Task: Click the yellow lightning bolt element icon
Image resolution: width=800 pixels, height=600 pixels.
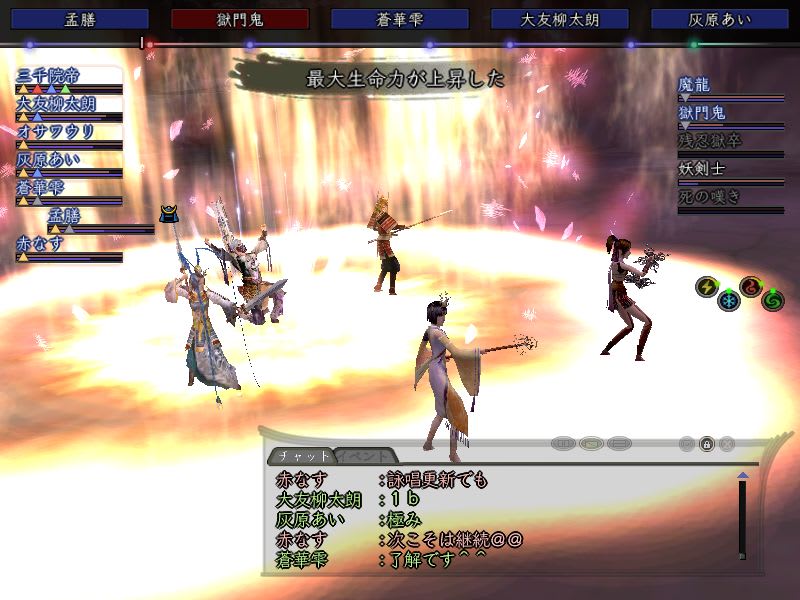Action: (x=706, y=287)
